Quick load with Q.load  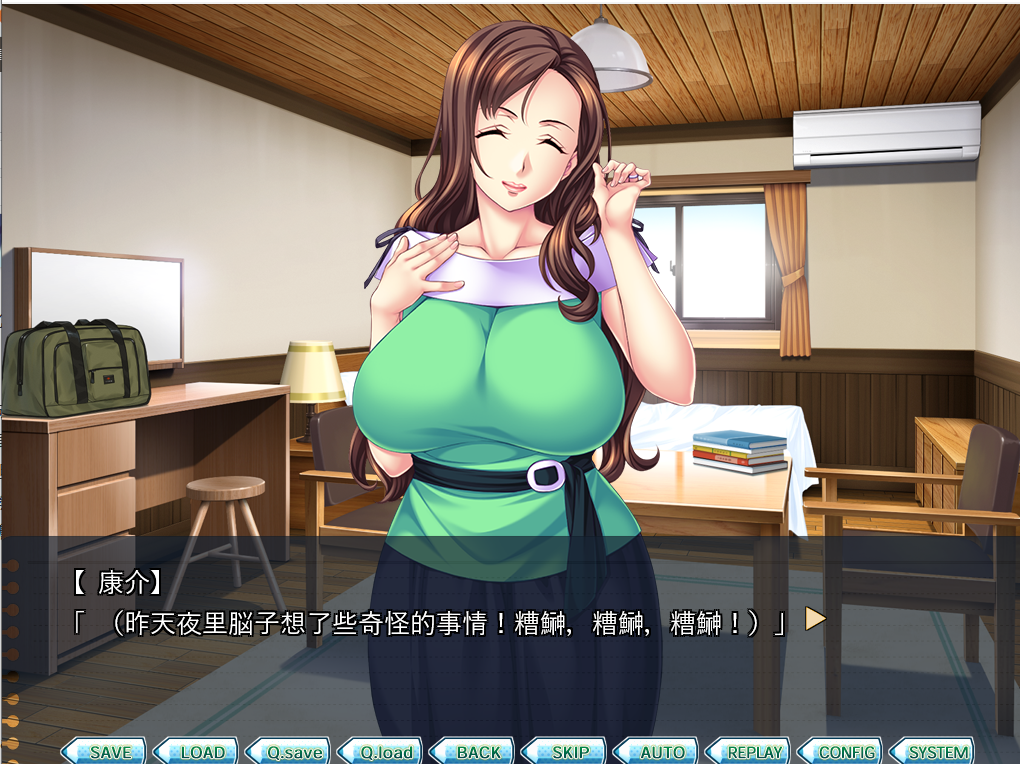click(x=384, y=752)
